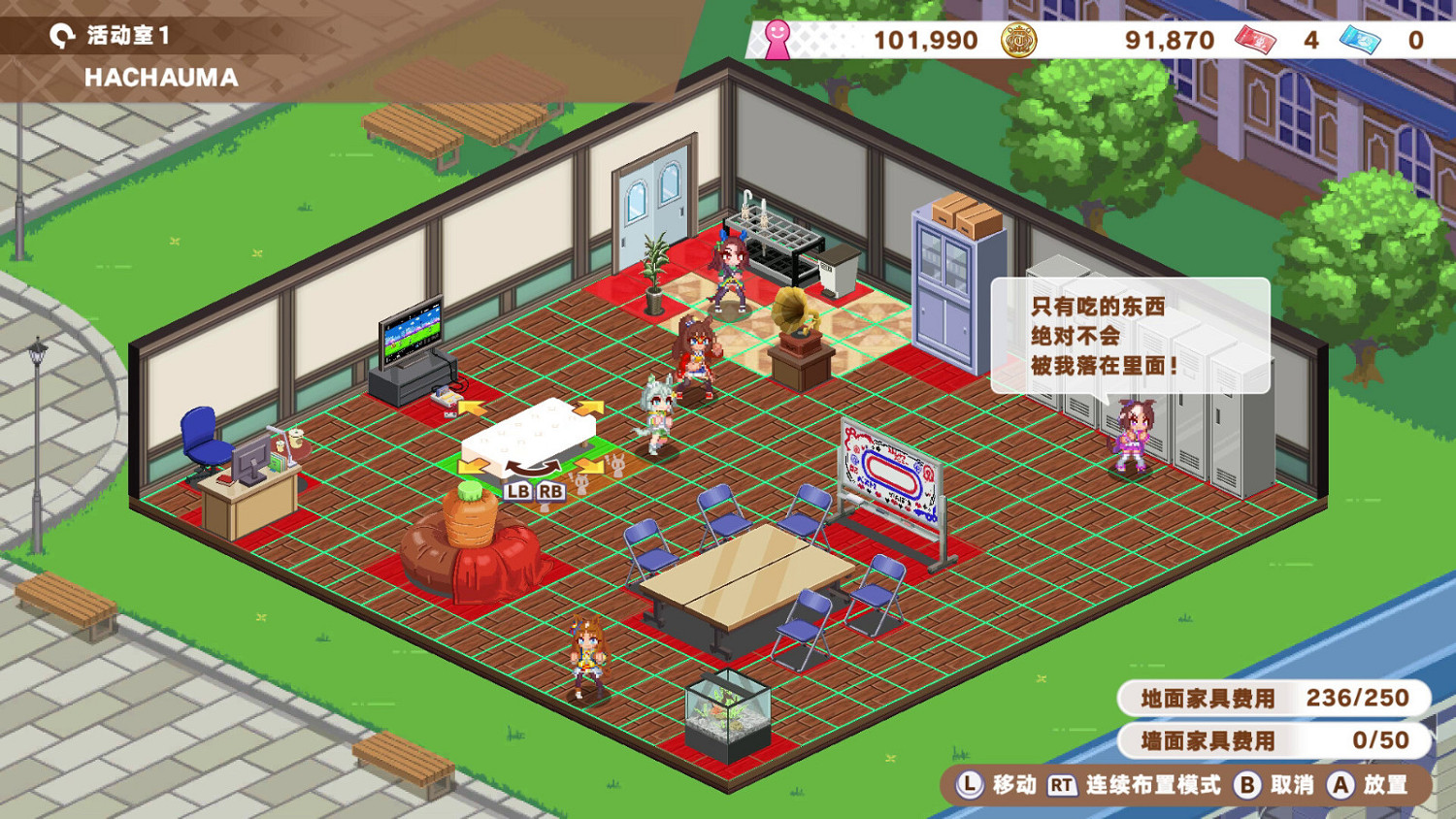Click the 地面家具费用 236/250 cost bar
The image size is (1456, 819).
(1272, 697)
